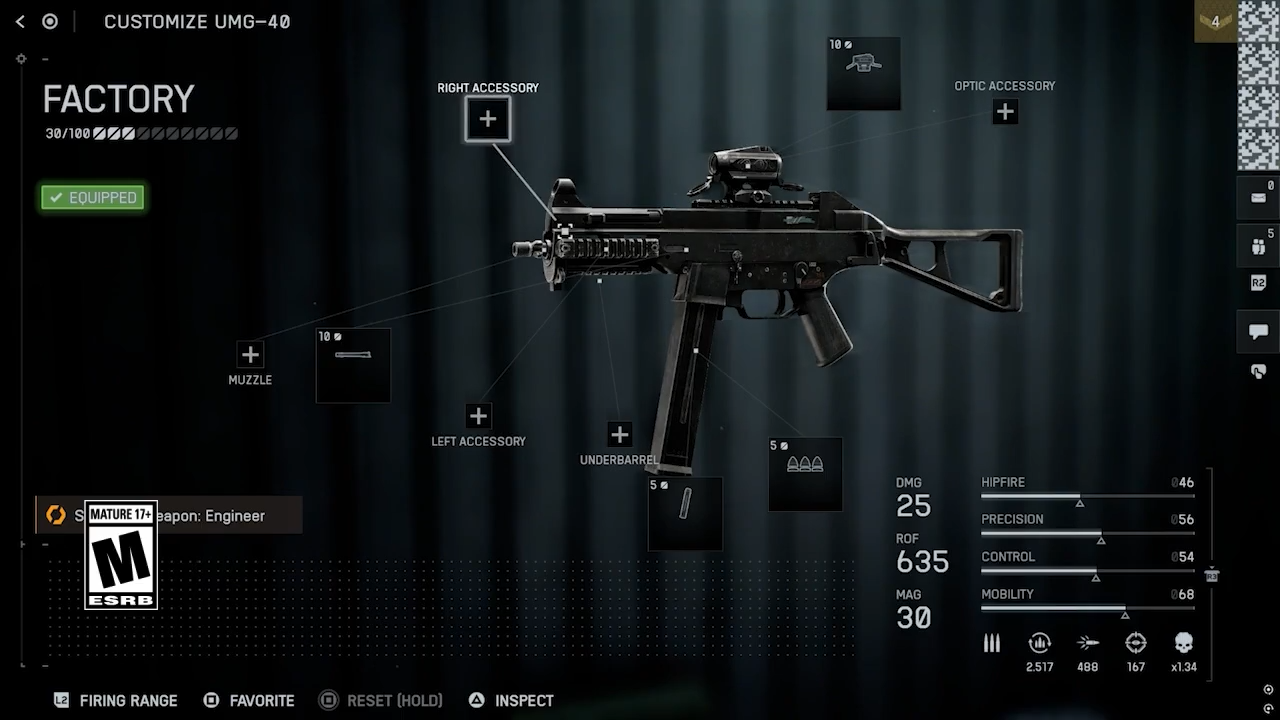This screenshot has height=720, width=1280.
Task: Open the magazine attachment slot
Action: (x=685, y=513)
